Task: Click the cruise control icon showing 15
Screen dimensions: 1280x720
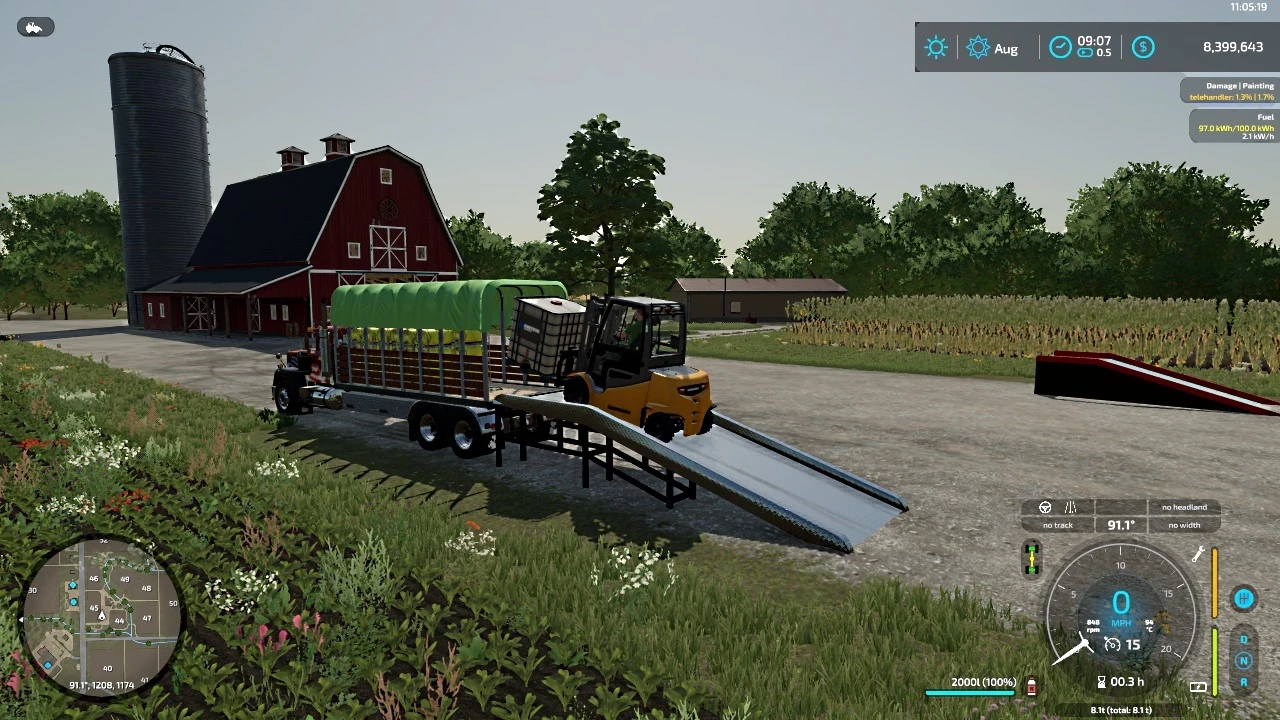Action: coord(1113,645)
